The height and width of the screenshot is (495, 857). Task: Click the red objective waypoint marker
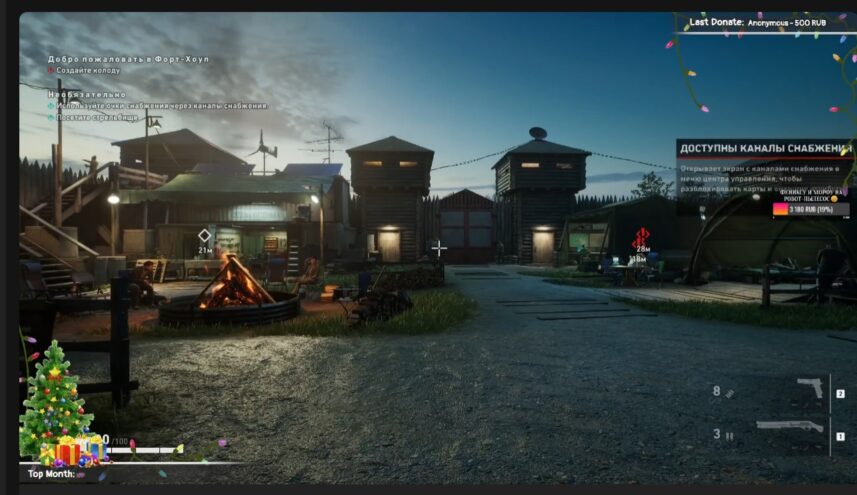point(642,237)
